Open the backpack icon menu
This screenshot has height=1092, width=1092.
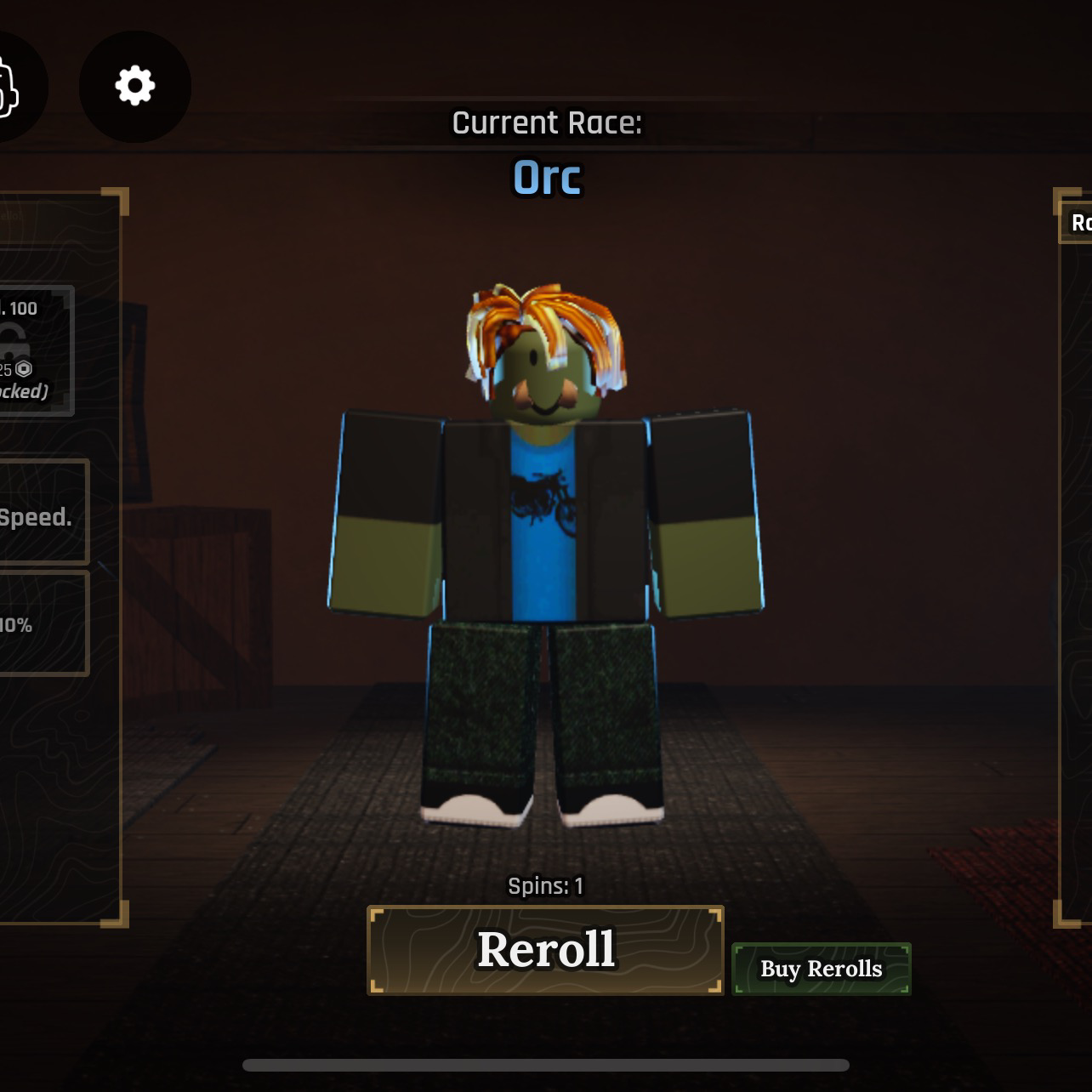(x=10, y=87)
